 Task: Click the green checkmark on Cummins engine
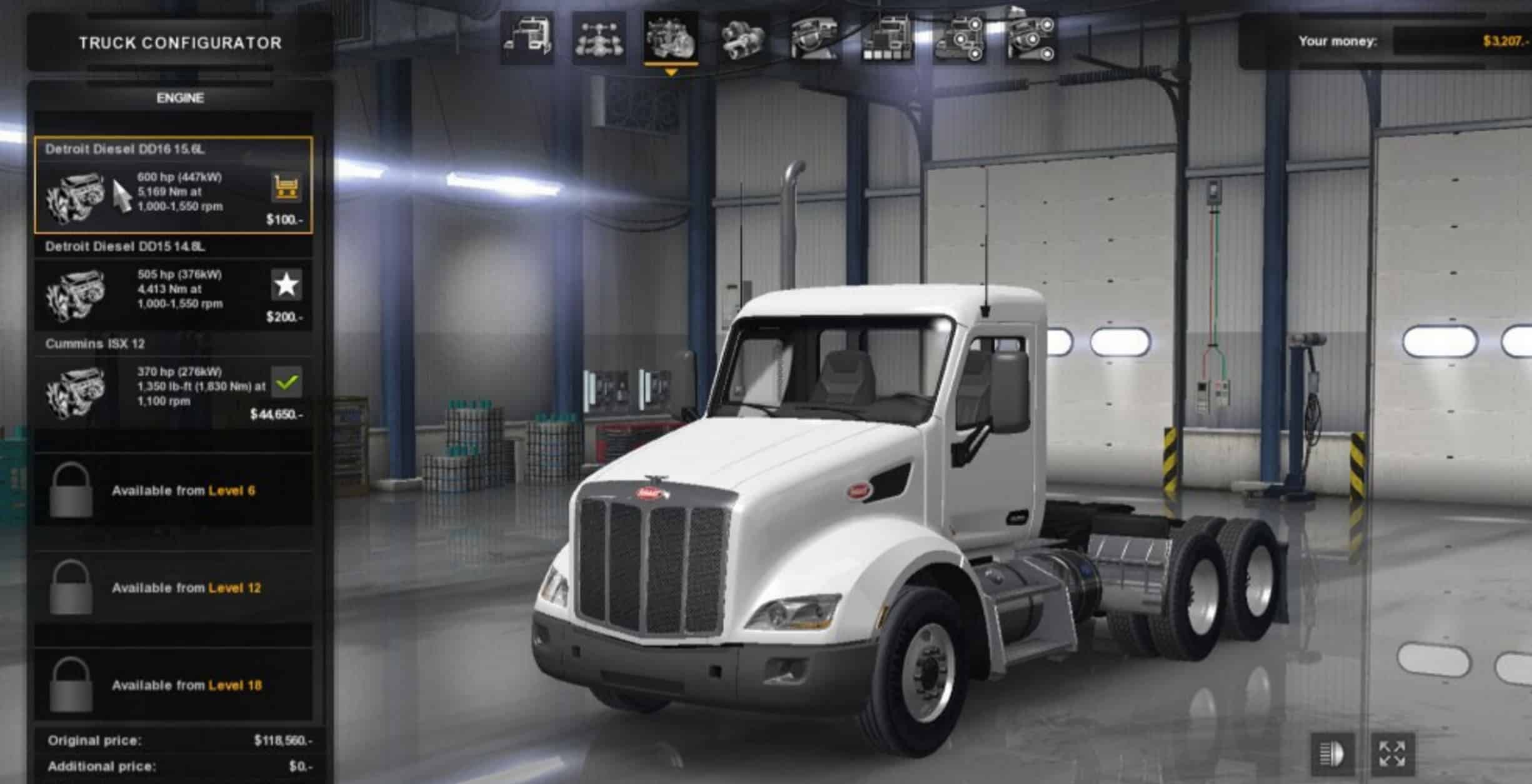coord(287,381)
